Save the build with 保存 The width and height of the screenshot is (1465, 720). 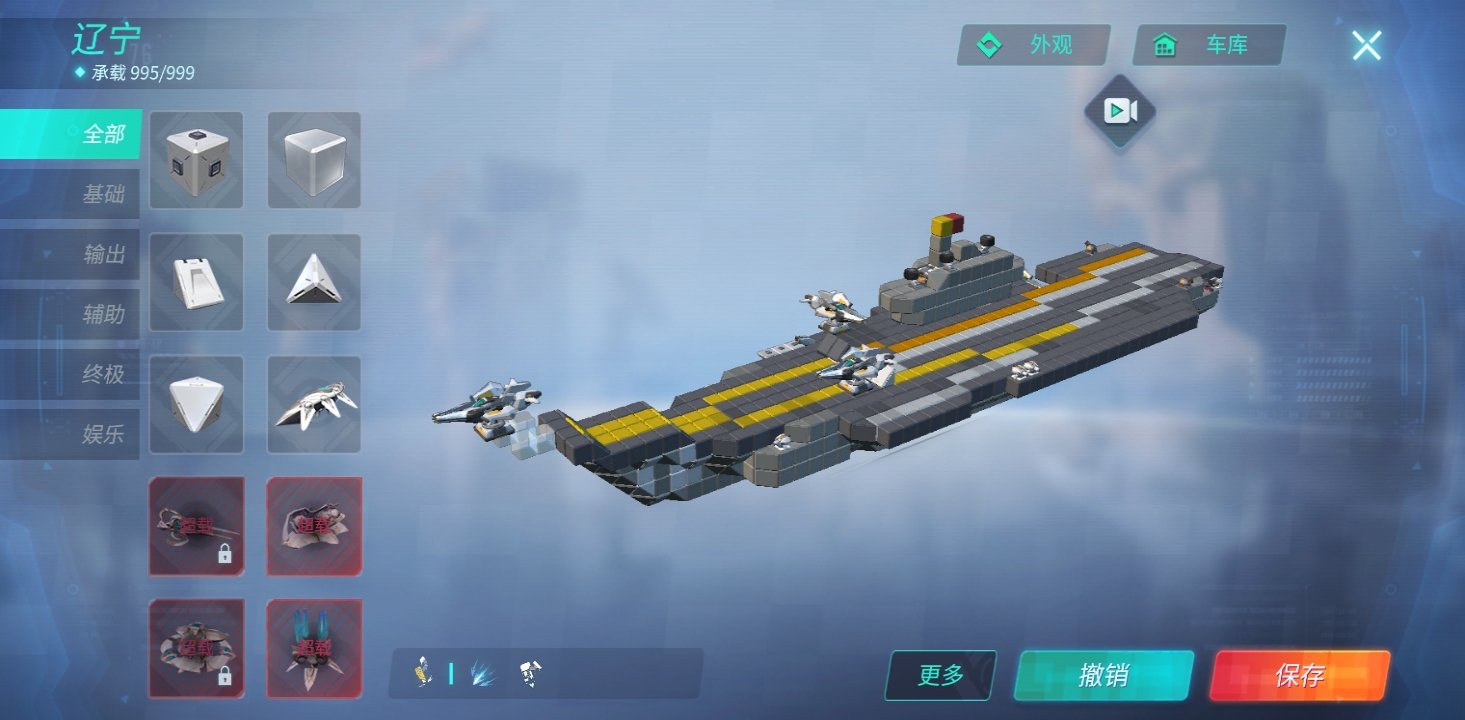click(1299, 676)
